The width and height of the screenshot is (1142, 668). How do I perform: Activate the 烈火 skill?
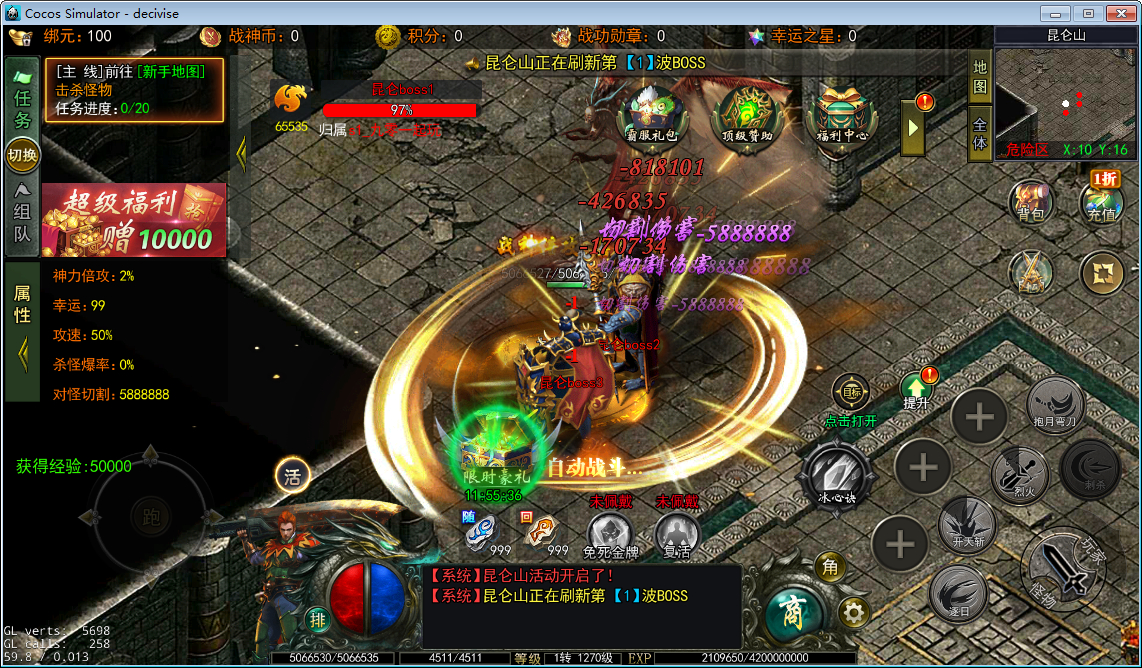1019,474
